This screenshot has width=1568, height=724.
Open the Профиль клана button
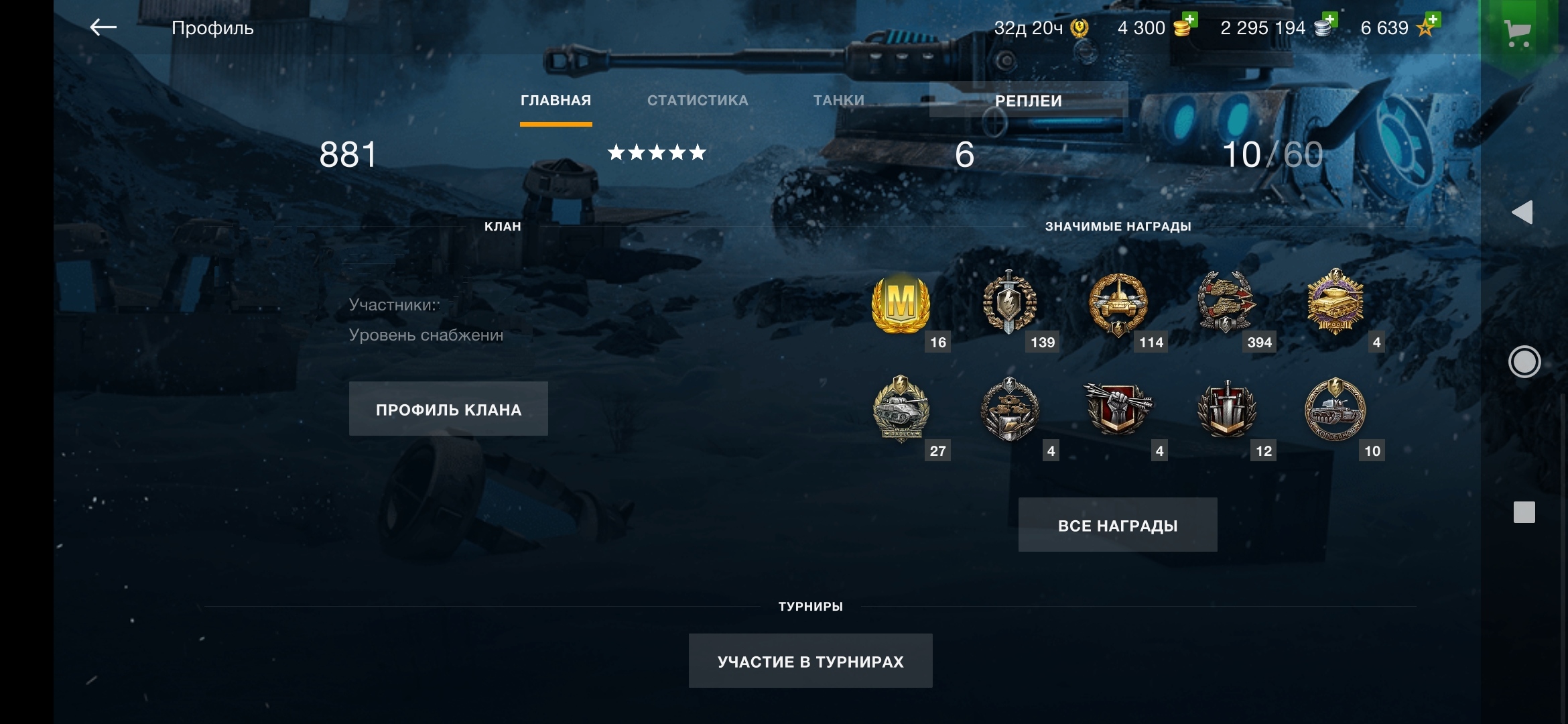tap(448, 409)
